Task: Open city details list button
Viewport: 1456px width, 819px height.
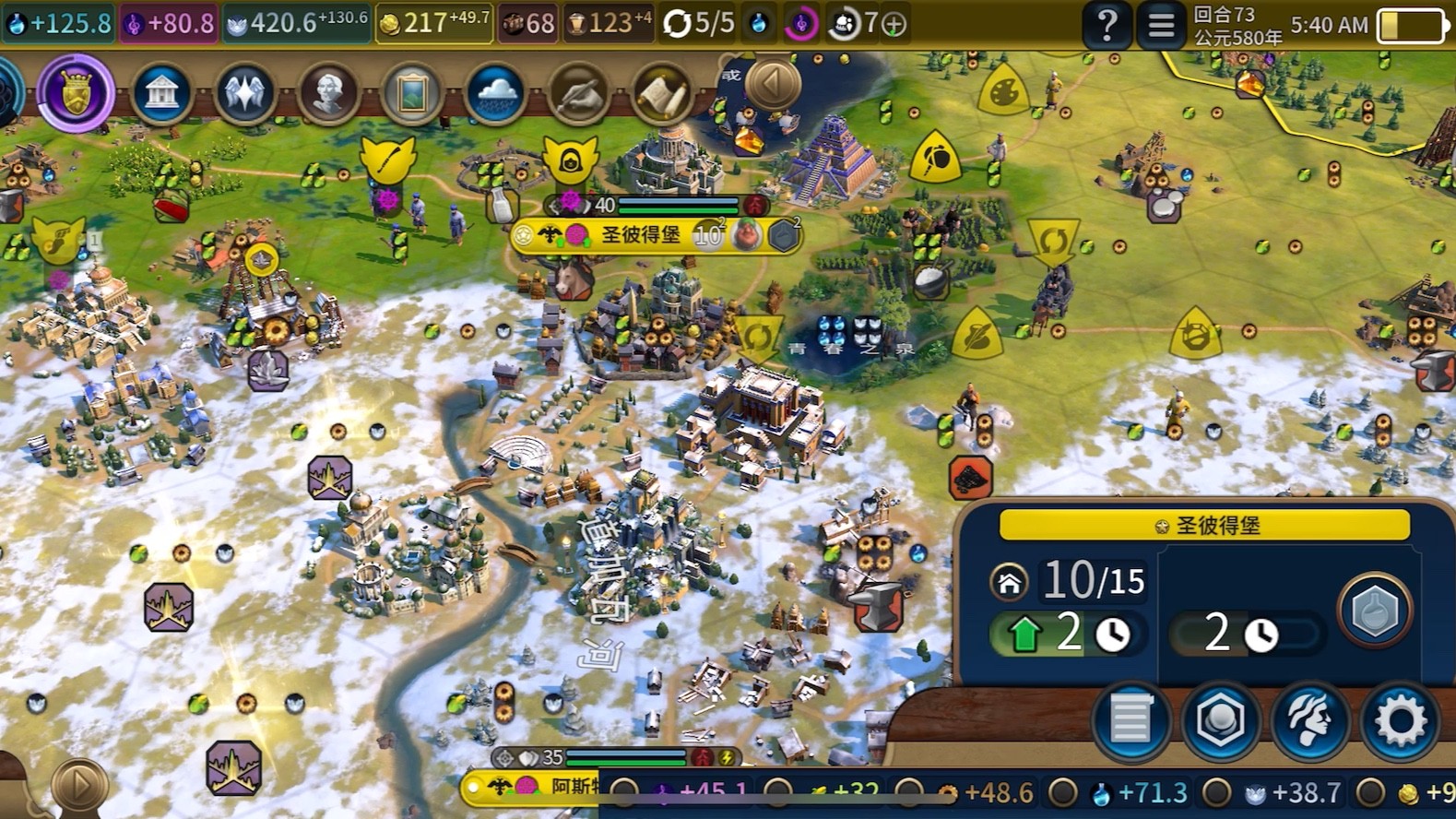Action: 1130,720
